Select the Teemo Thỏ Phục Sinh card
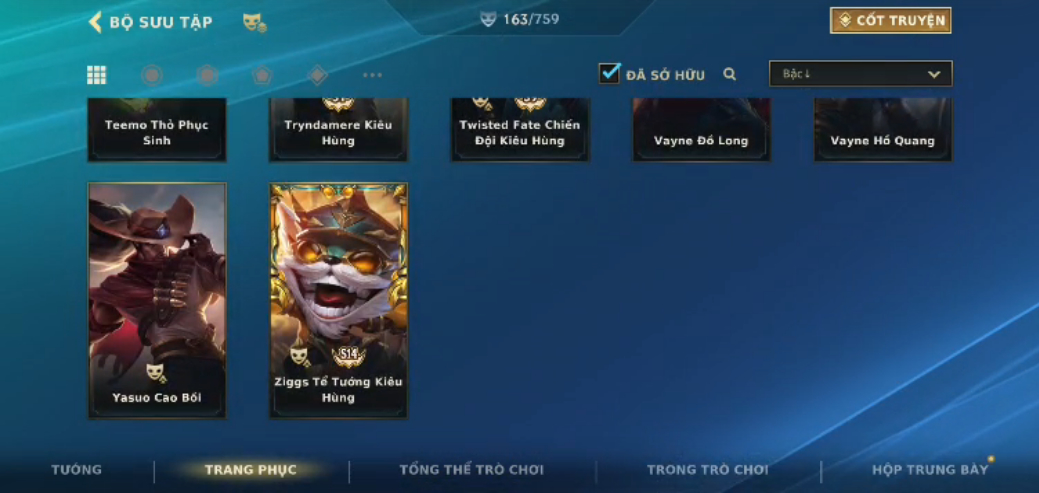Screen dimensions: 1039x493 click(157, 130)
